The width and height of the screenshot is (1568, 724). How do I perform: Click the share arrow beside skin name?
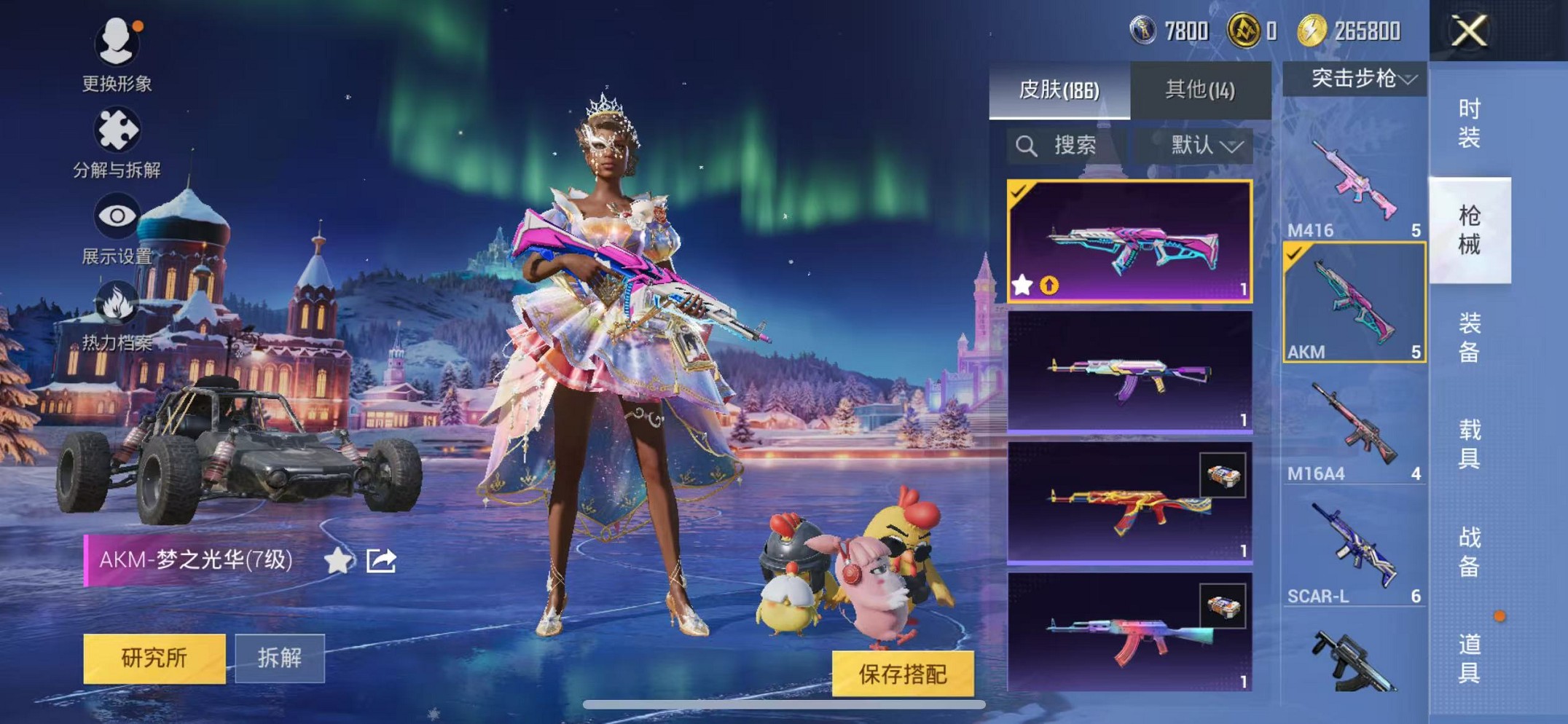(381, 560)
